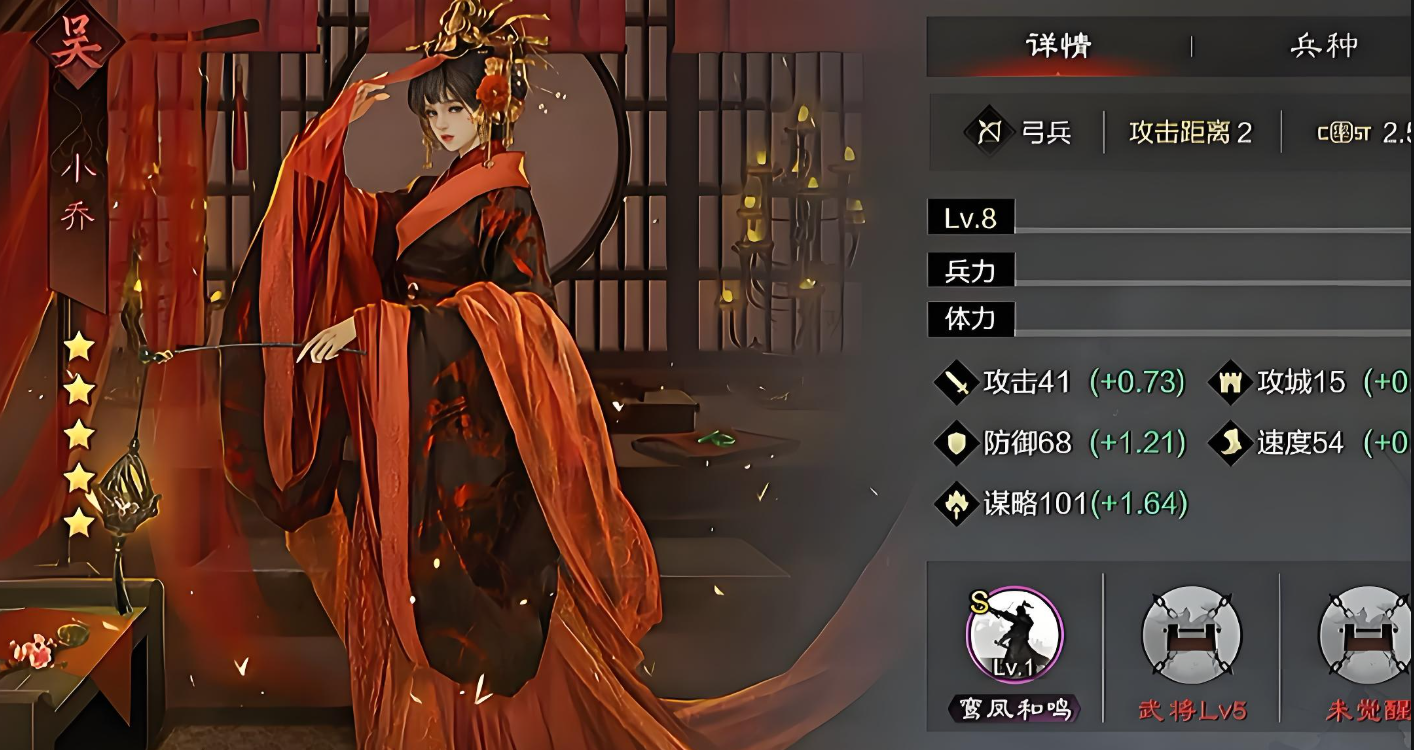Click the 兵力 stat bar
The width and height of the screenshot is (1414, 750).
1150,270
